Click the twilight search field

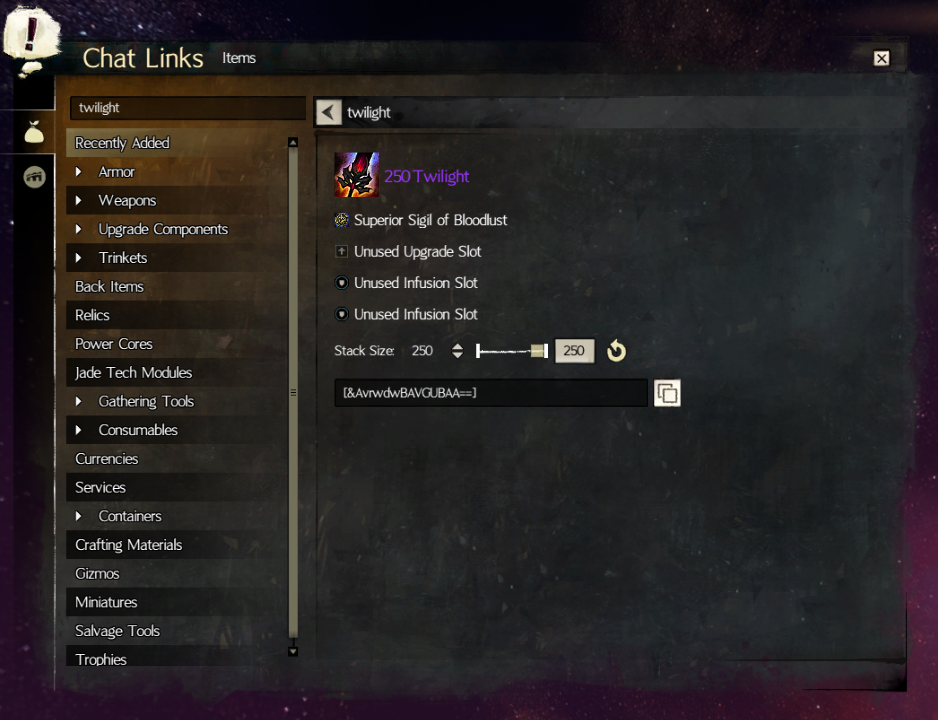point(187,108)
